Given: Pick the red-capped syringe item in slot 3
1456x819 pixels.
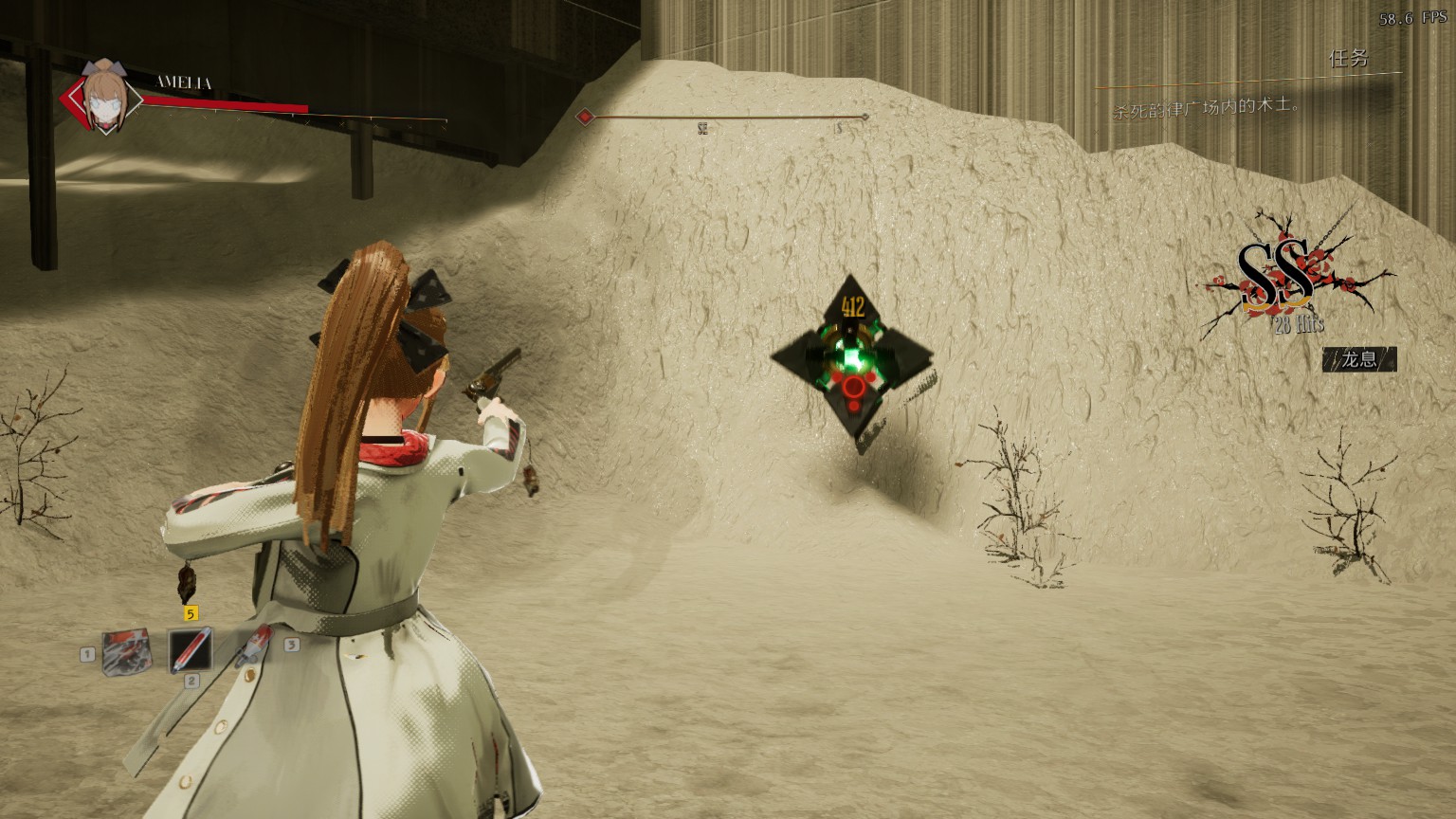Looking at the screenshot, I should click(x=253, y=648).
